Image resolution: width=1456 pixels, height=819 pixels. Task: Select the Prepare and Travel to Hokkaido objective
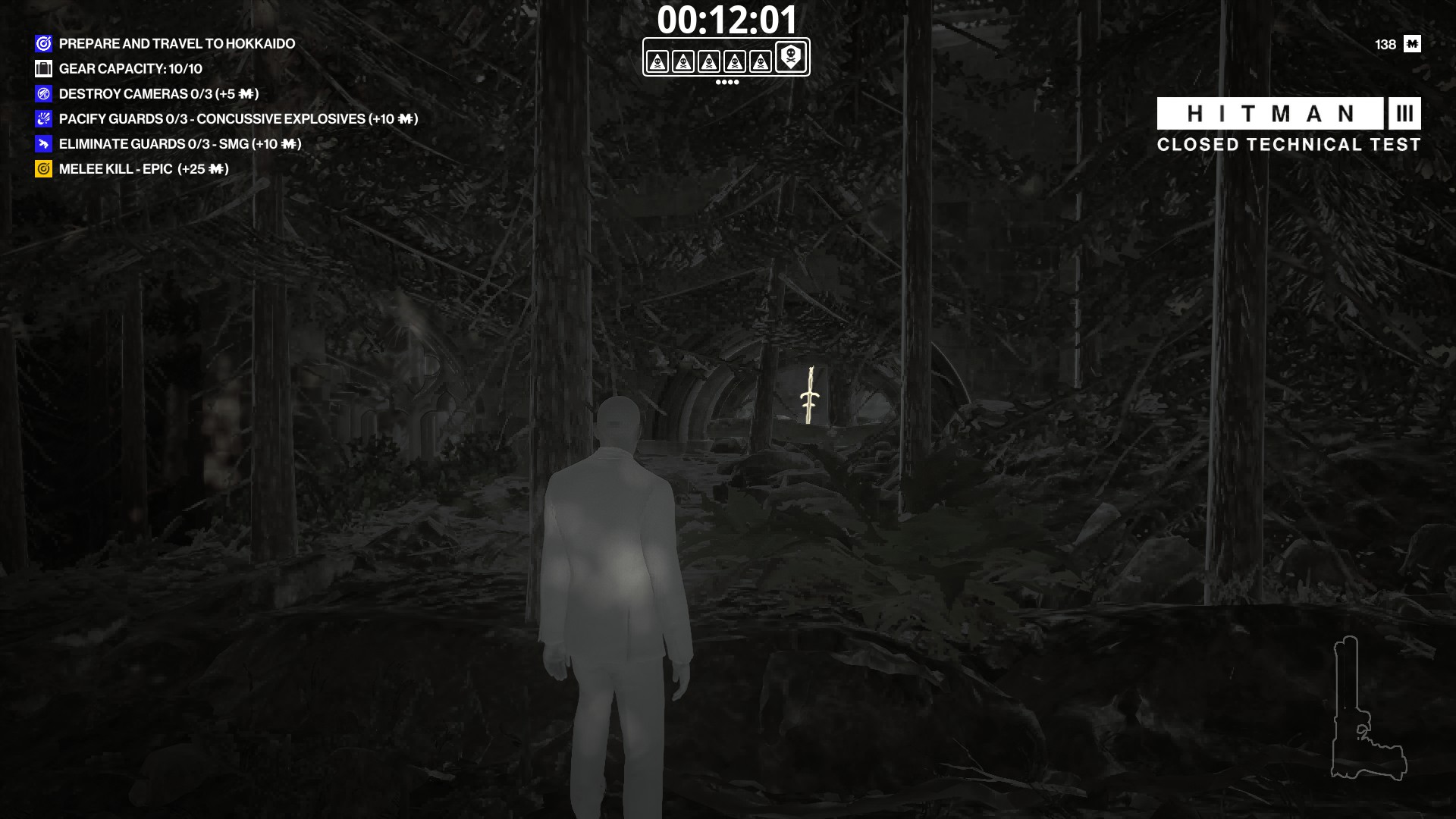coord(176,44)
